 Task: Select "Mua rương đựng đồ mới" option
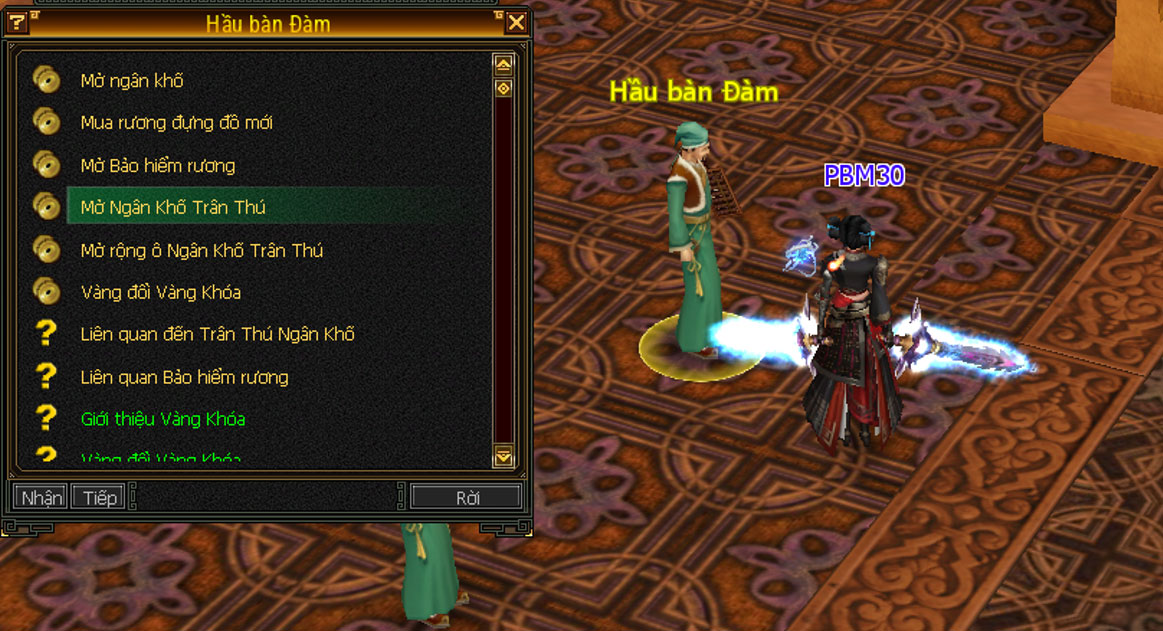[176, 123]
